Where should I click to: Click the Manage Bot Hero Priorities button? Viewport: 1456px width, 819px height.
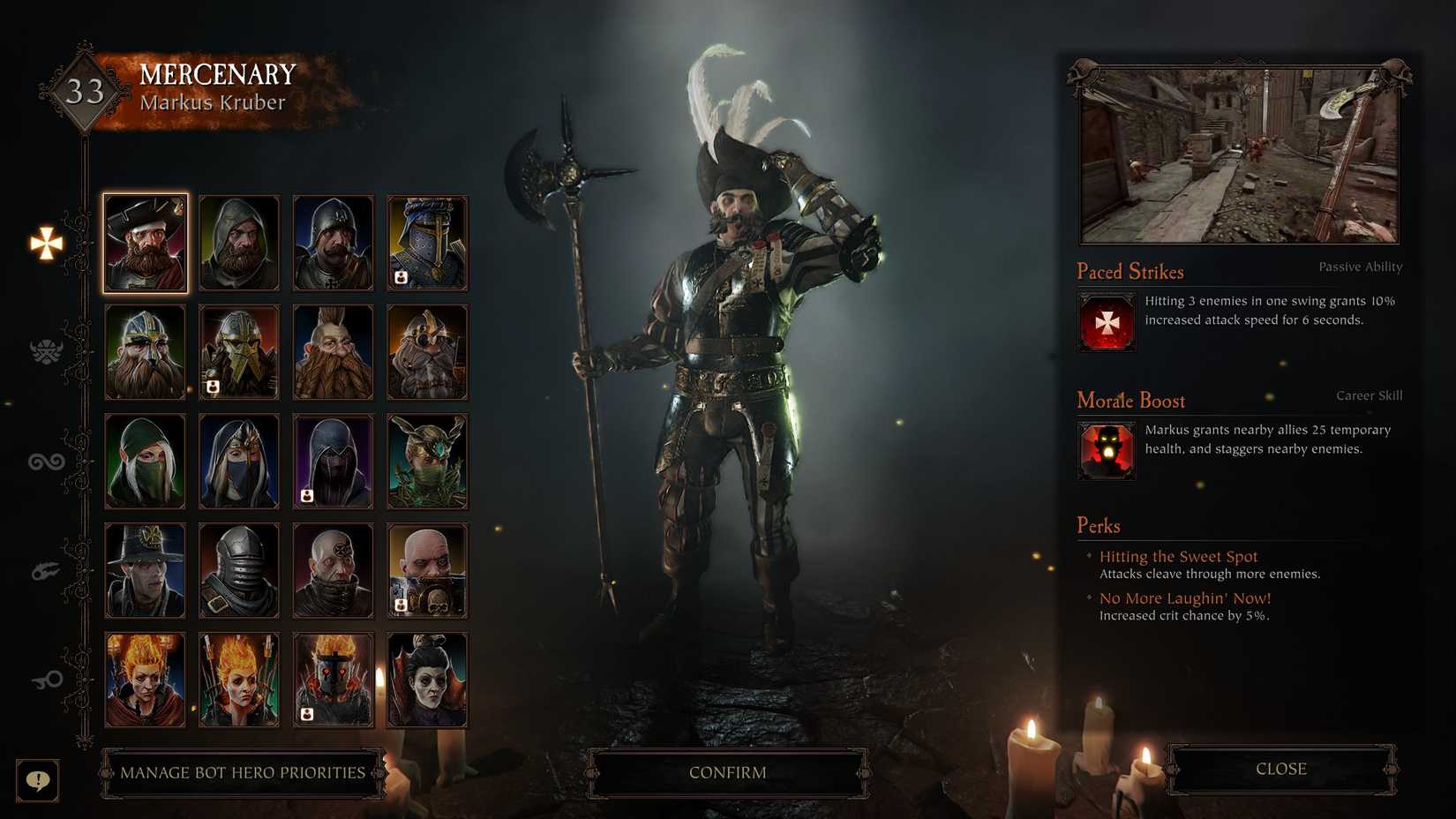pyautogui.click(x=244, y=771)
